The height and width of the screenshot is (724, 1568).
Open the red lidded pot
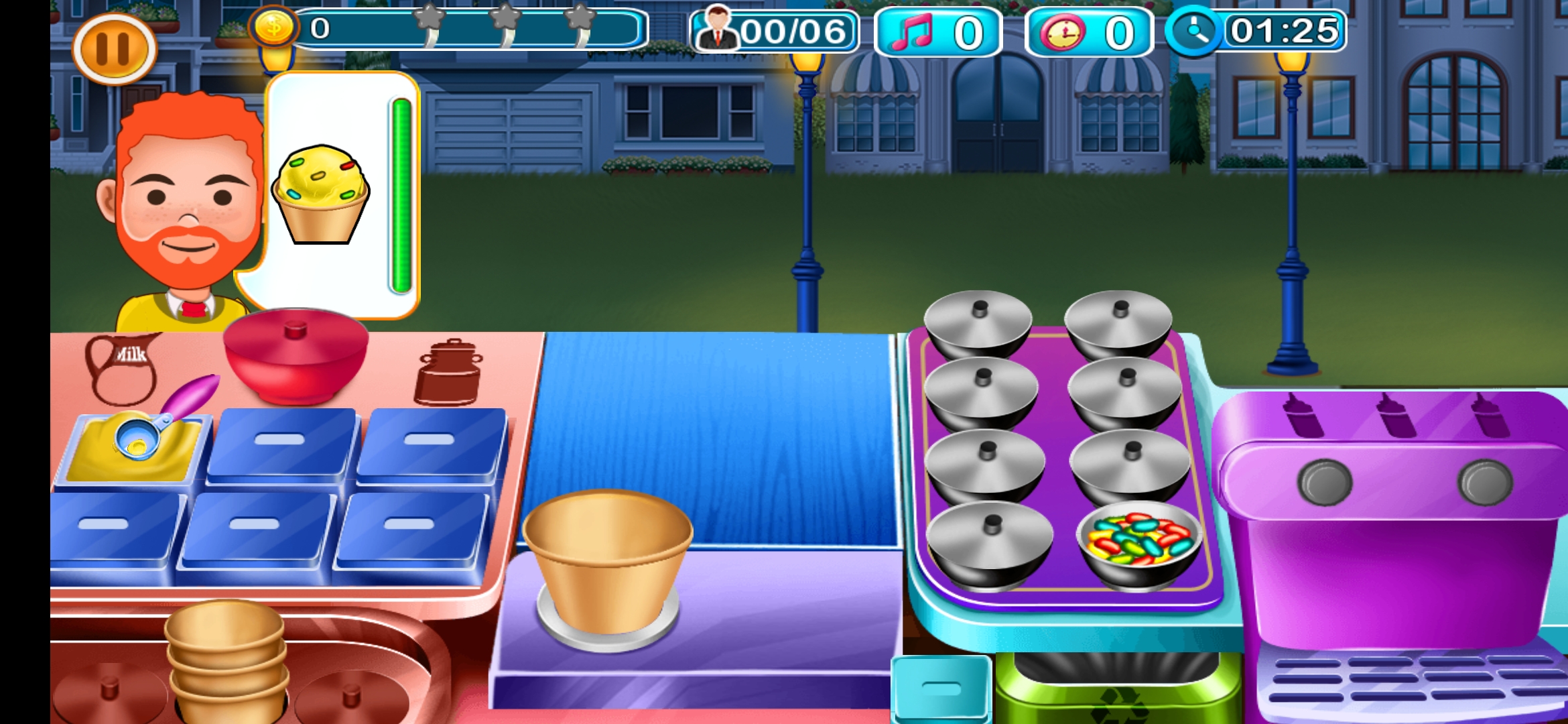(x=296, y=354)
